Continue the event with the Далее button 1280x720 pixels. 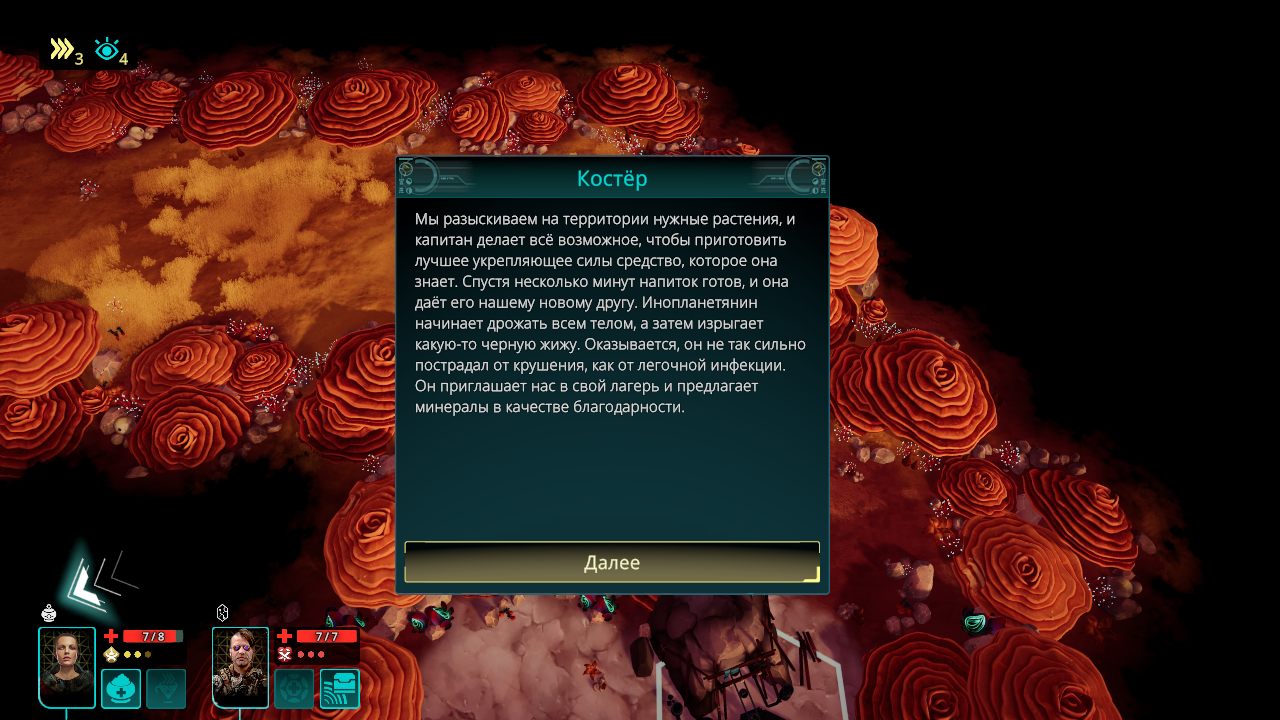pyautogui.click(x=612, y=563)
